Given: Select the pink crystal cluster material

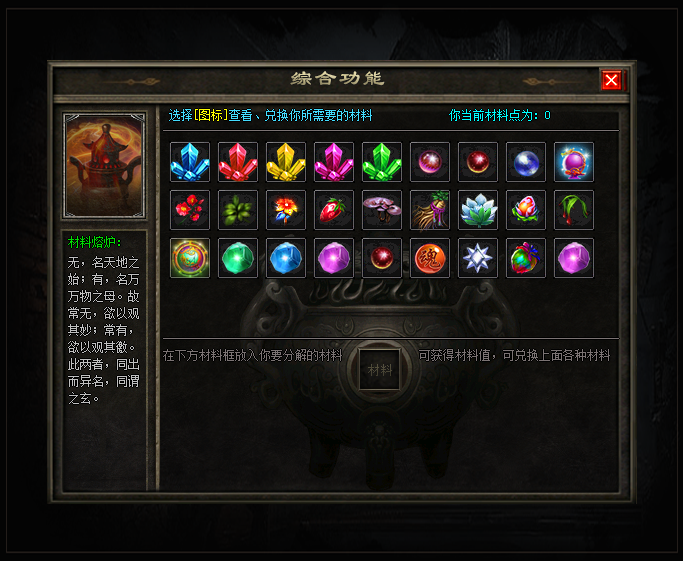Looking at the screenshot, I should [x=333, y=162].
